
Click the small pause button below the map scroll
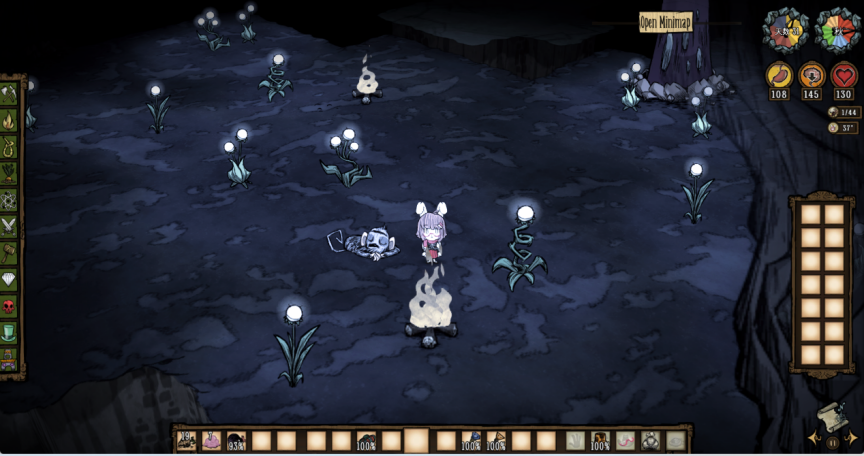click(832, 441)
